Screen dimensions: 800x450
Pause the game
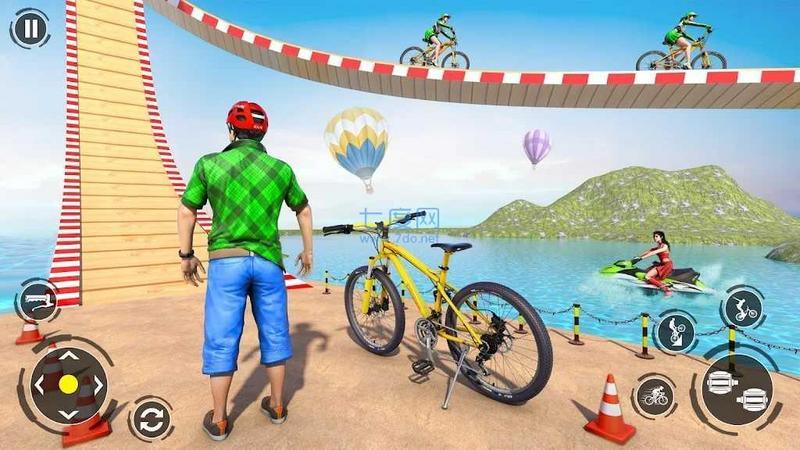(x=31, y=29)
